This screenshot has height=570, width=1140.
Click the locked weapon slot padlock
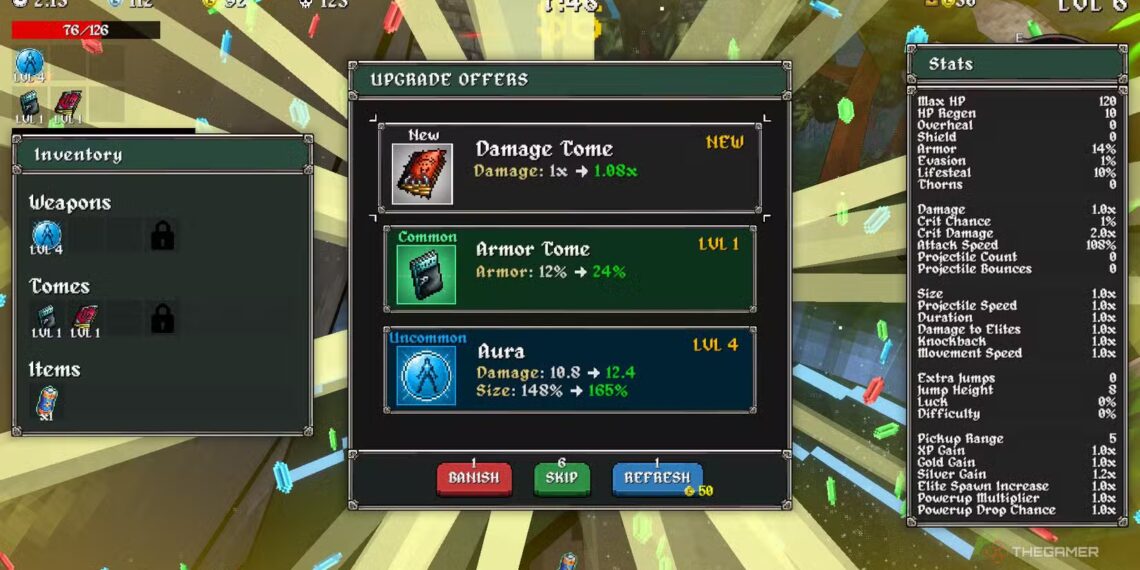pyautogui.click(x=162, y=237)
